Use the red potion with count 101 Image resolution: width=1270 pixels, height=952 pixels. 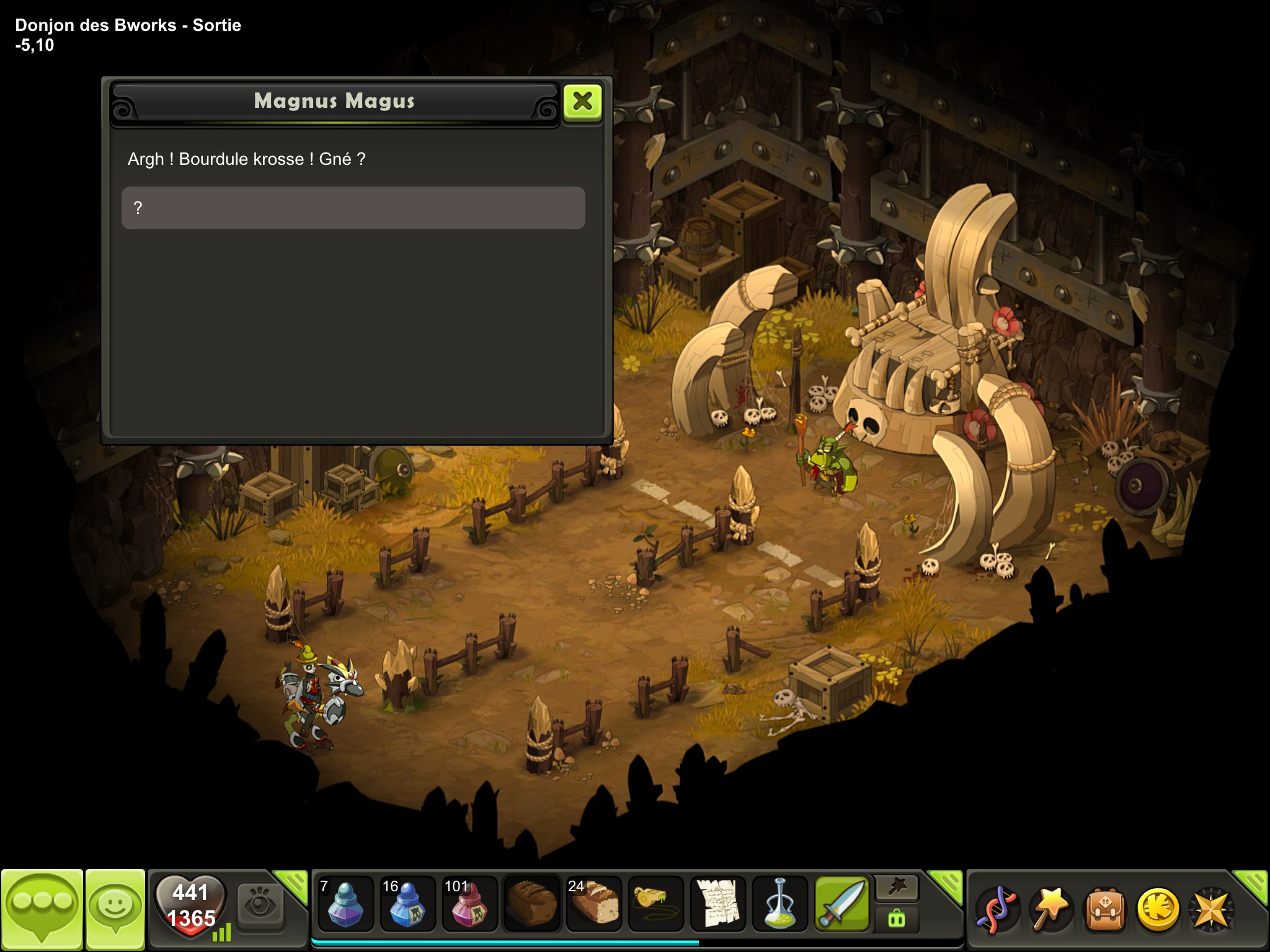pos(469,904)
